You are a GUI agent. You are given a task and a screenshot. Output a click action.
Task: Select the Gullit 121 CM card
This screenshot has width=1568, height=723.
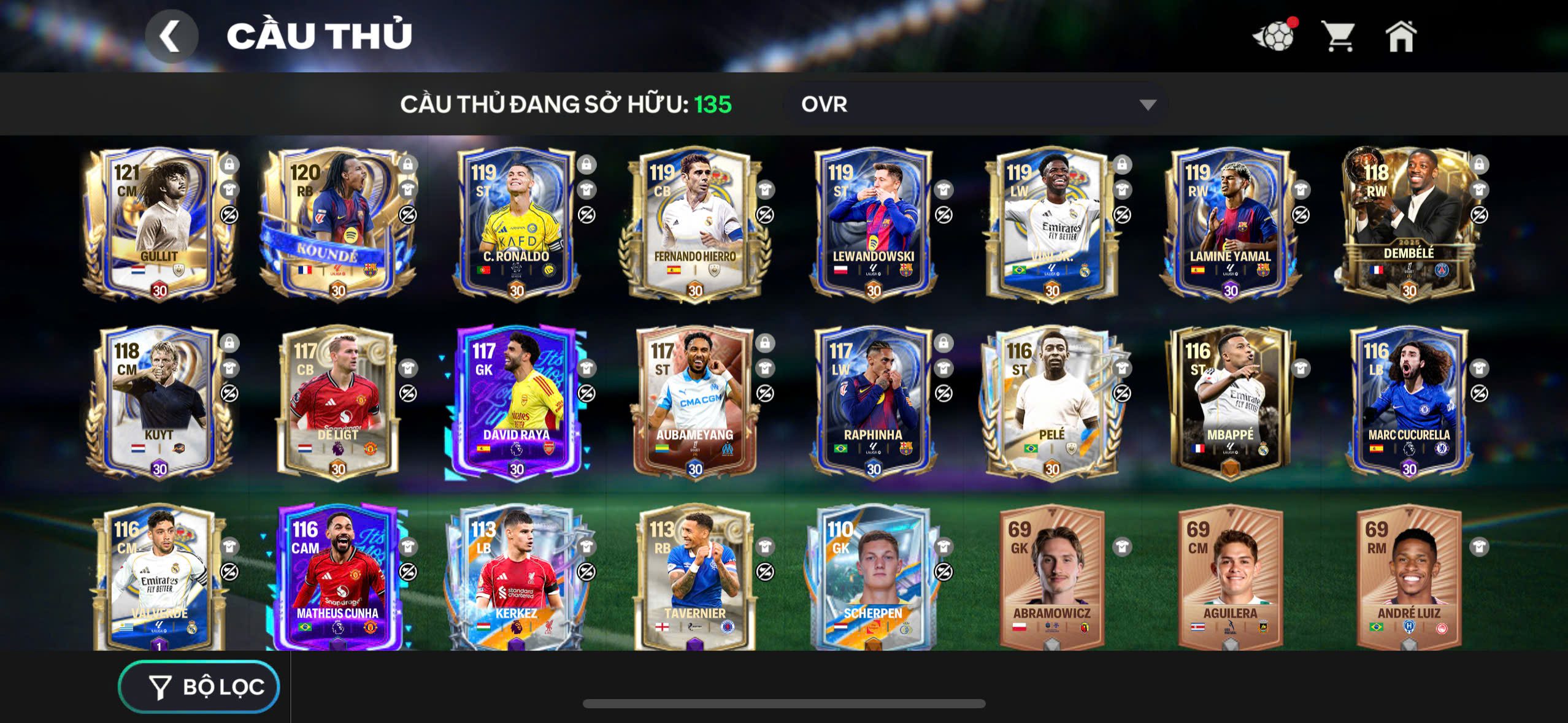tap(159, 224)
